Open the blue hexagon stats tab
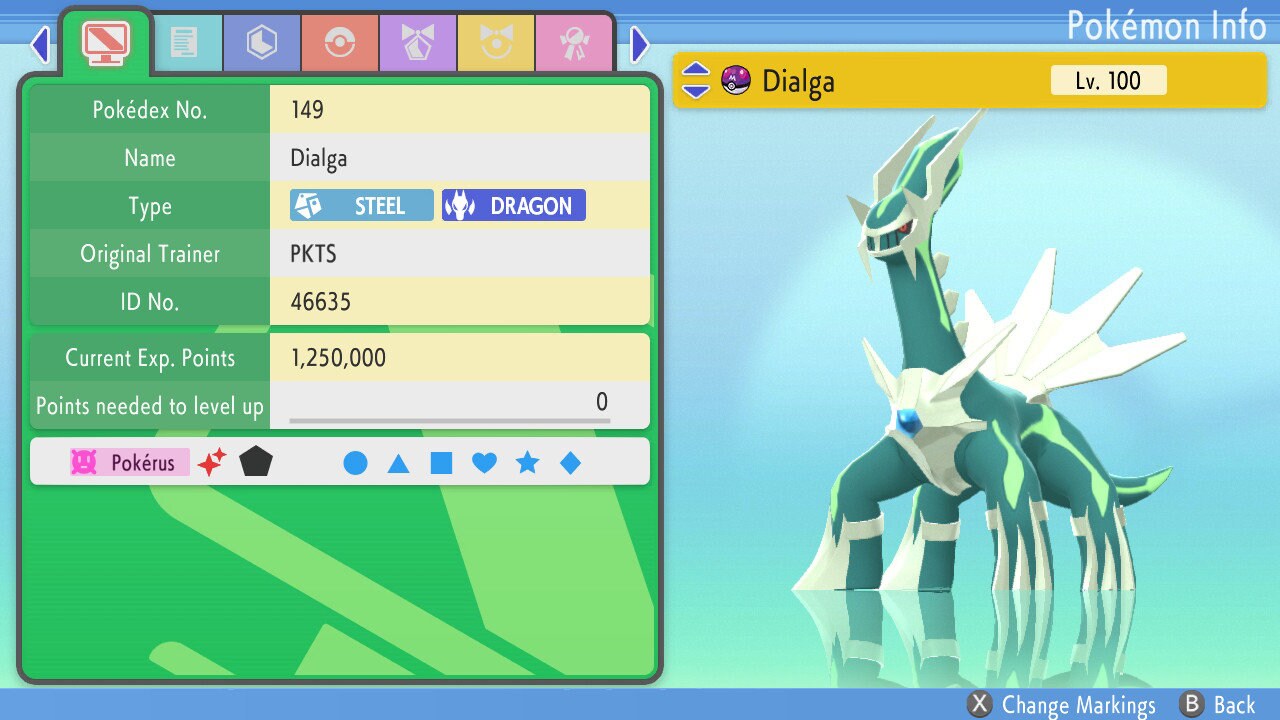Viewport: 1280px width, 720px height. tap(262, 42)
